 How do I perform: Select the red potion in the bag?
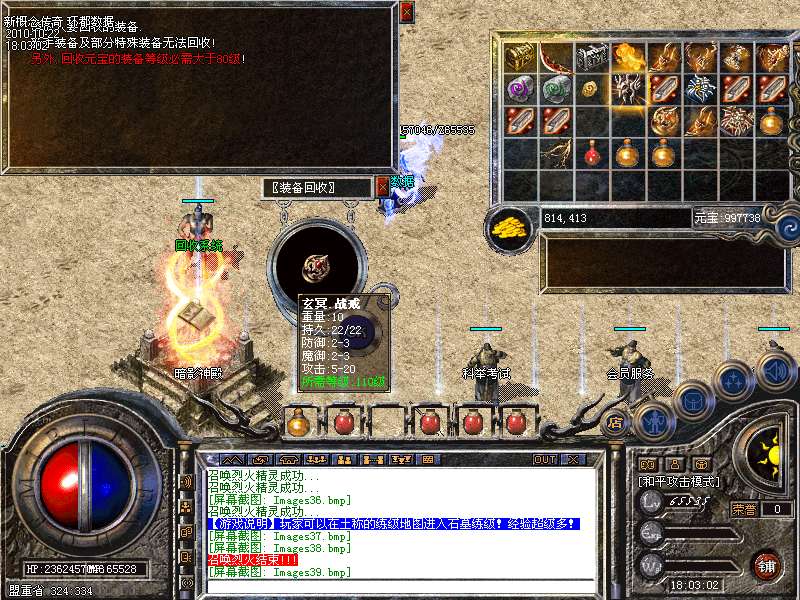click(x=592, y=154)
